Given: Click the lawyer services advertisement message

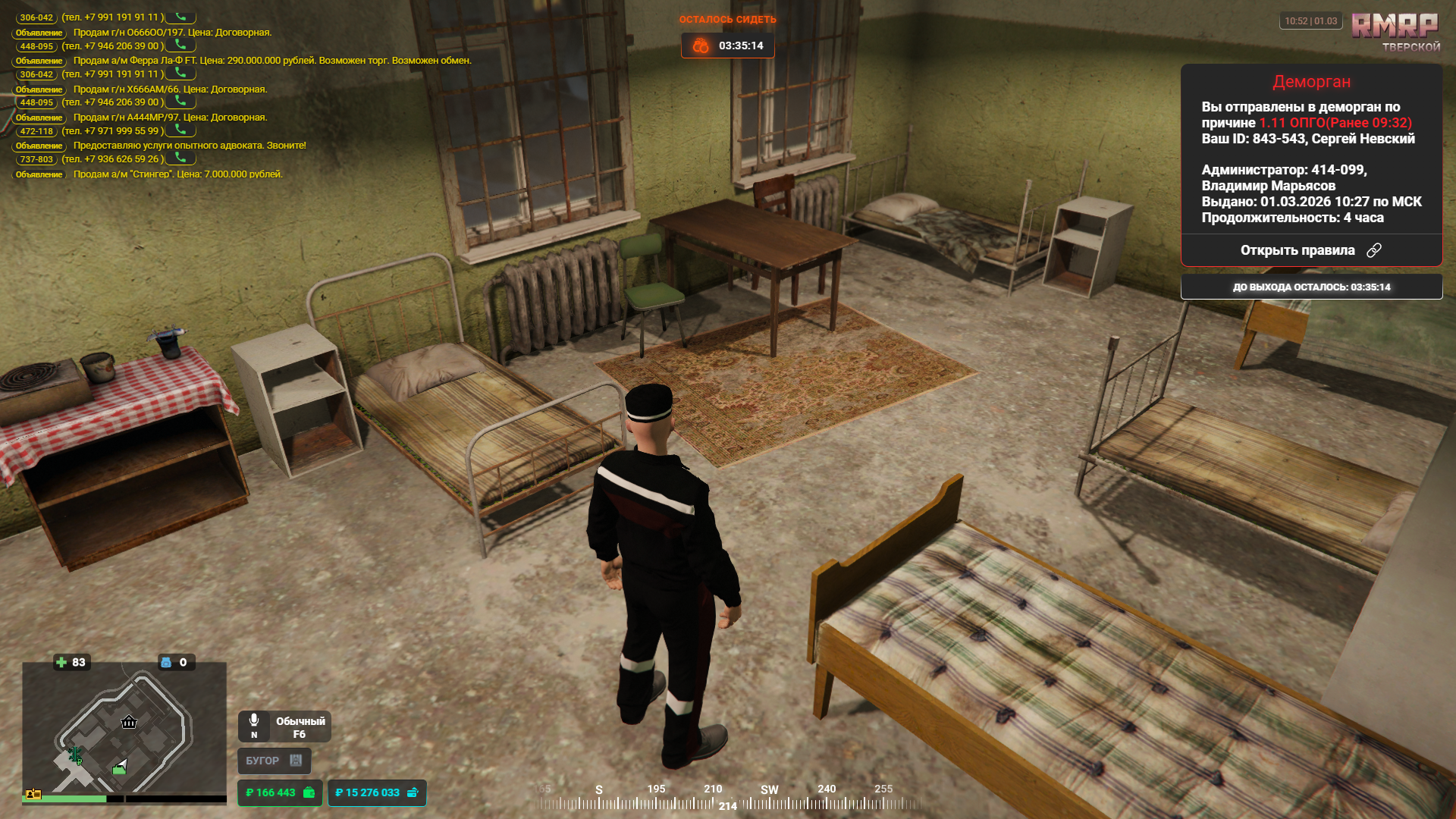Looking at the screenshot, I should click(x=190, y=146).
